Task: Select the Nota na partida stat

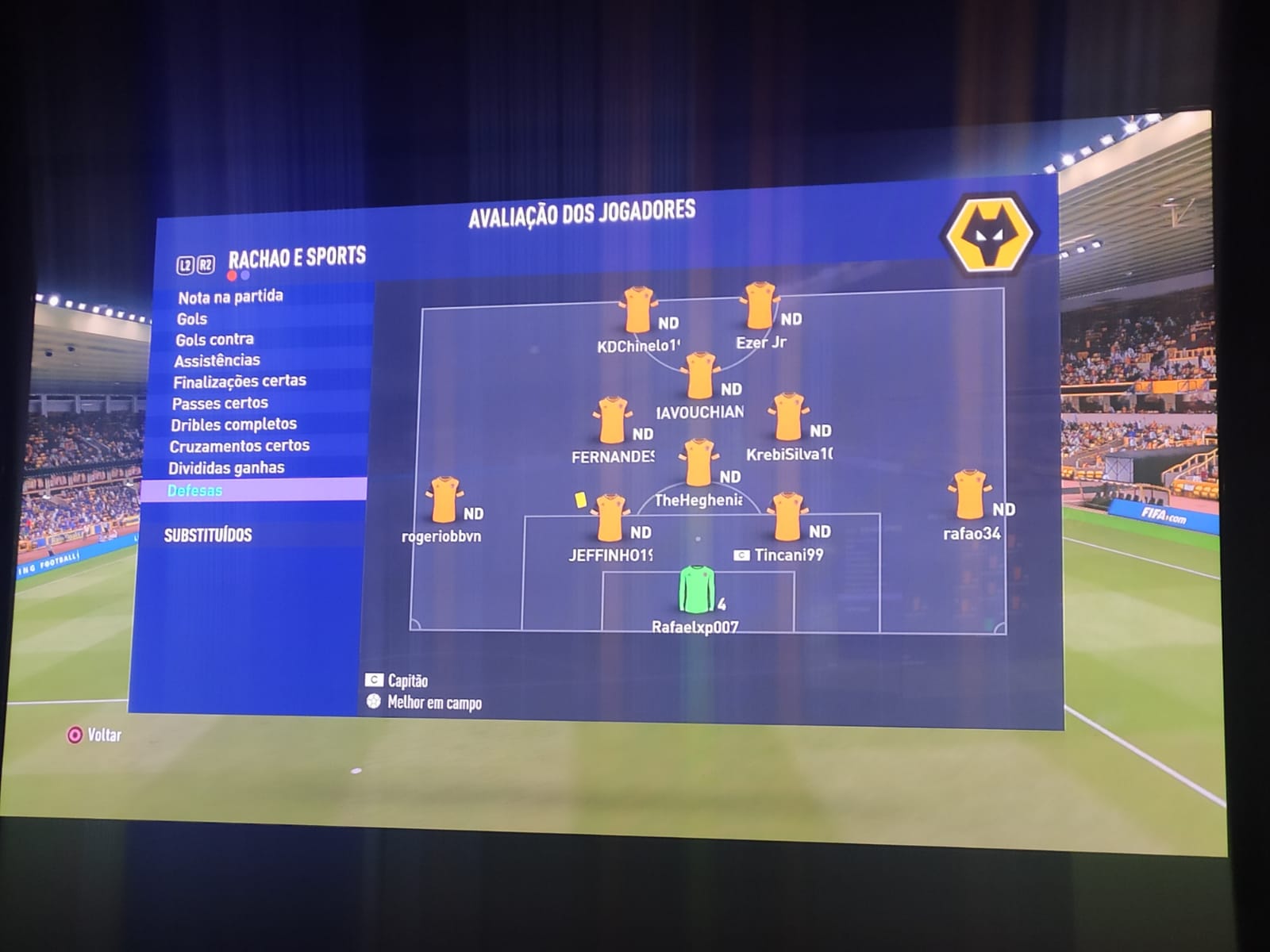Action: click(x=230, y=297)
